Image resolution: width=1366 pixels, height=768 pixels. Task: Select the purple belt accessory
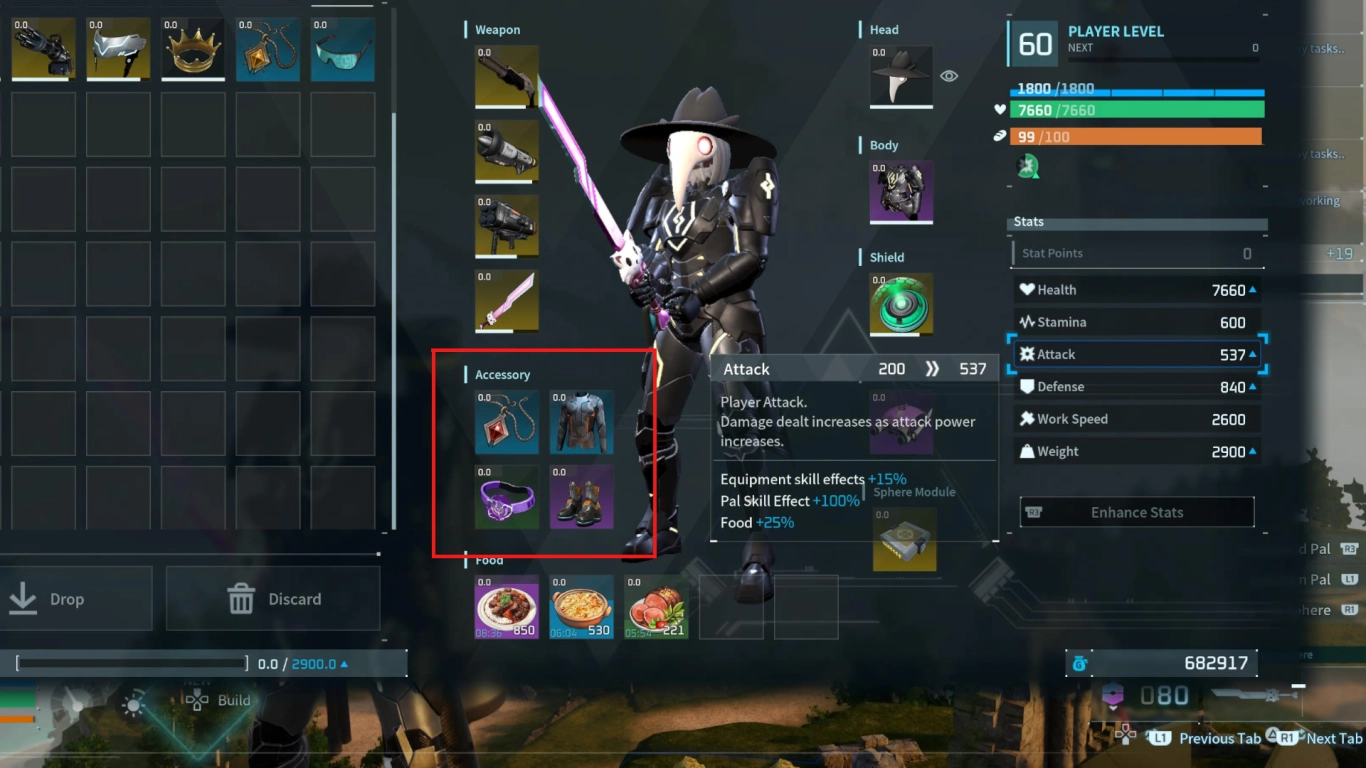click(x=506, y=497)
